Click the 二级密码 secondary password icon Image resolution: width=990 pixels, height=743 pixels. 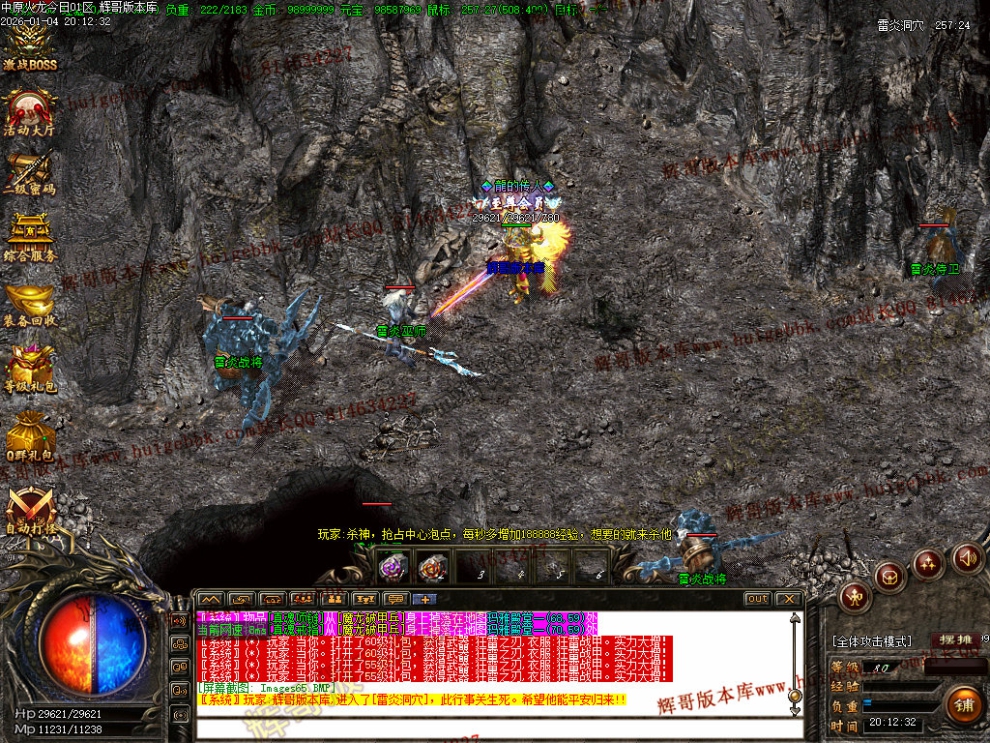click(x=29, y=172)
